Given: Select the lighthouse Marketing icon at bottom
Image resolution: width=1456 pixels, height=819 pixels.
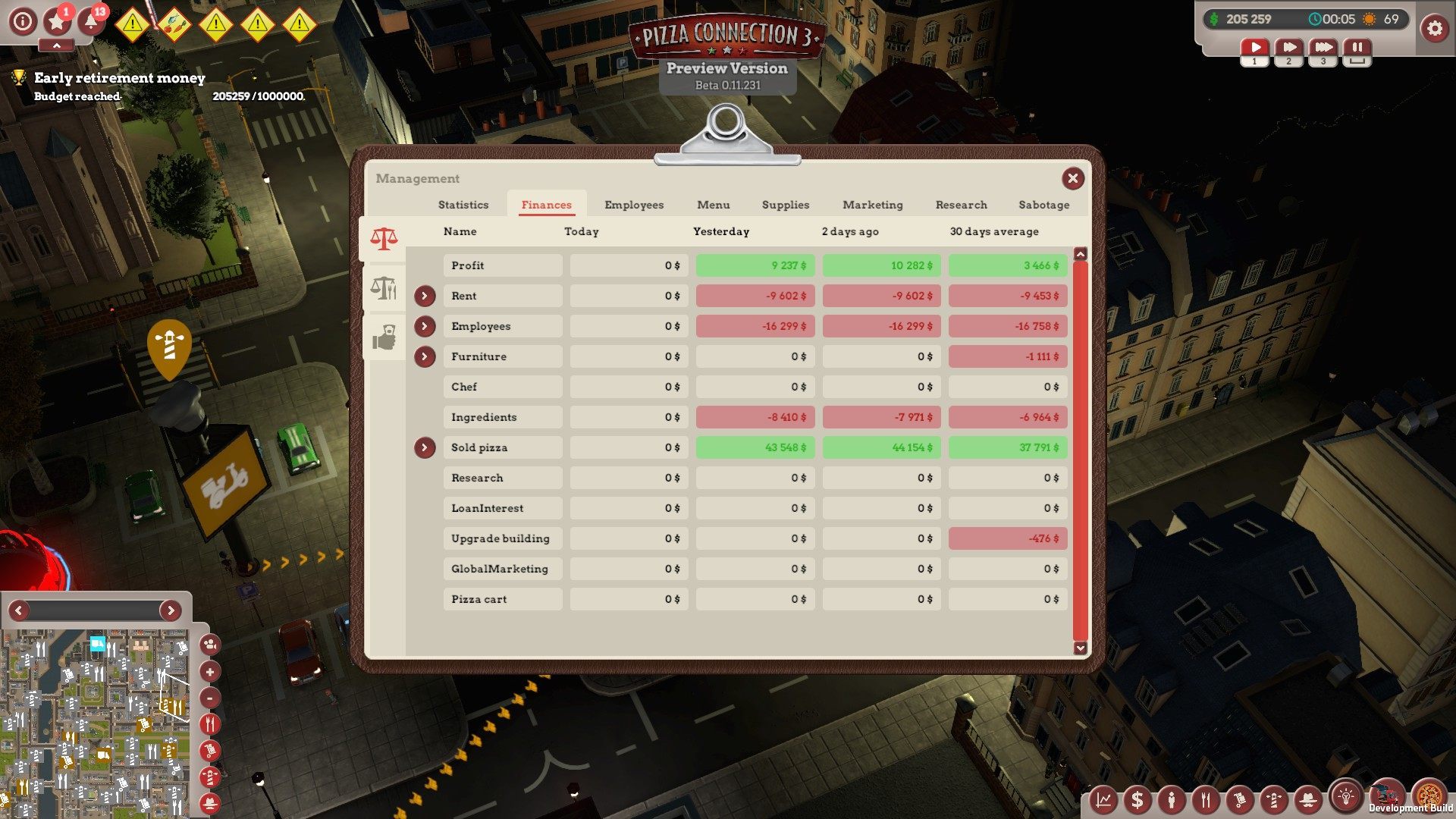Looking at the screenshot, I should tap(1274, 799).
